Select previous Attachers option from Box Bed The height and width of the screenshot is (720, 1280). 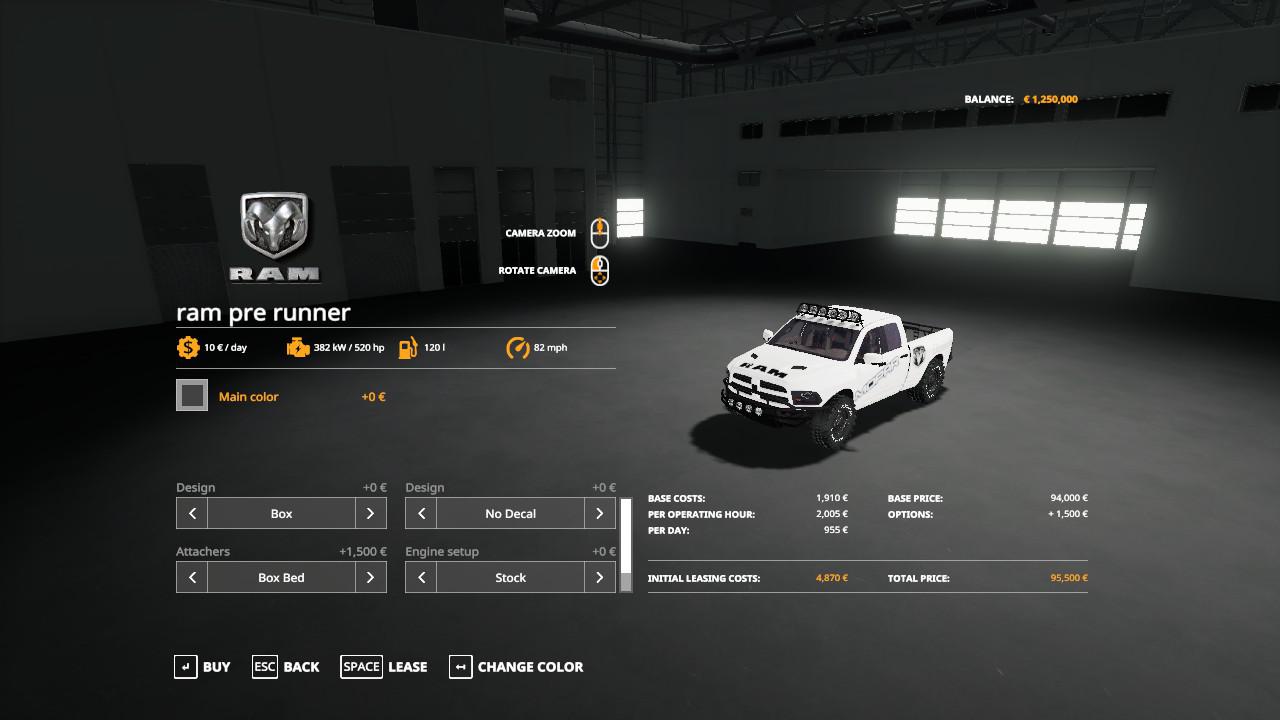point(192,578)
